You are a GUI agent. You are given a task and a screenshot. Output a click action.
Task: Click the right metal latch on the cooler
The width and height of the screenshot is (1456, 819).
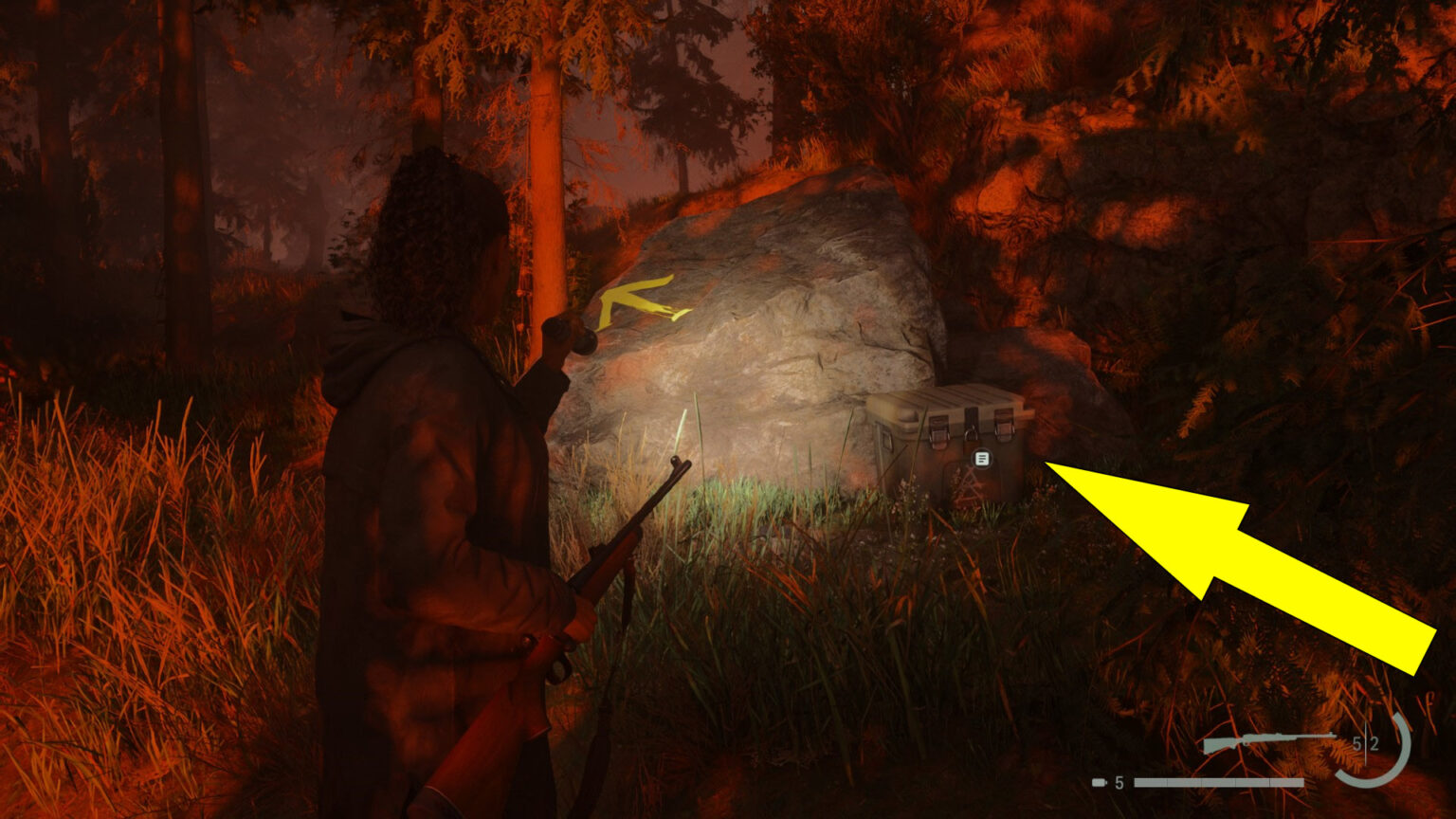(x=1005, y=424)
